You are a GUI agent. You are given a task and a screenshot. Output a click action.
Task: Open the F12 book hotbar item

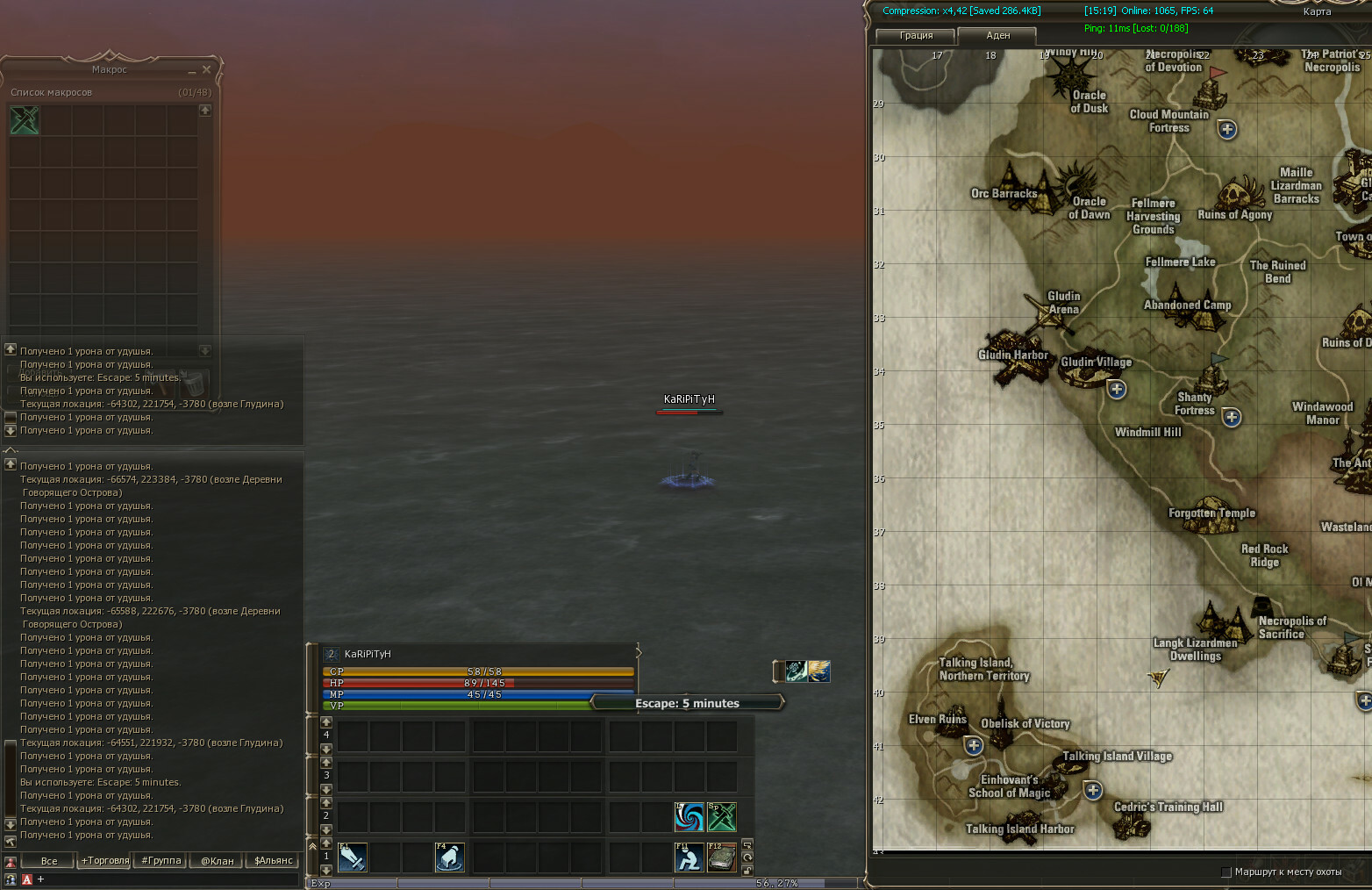click(x=722, y=858)
